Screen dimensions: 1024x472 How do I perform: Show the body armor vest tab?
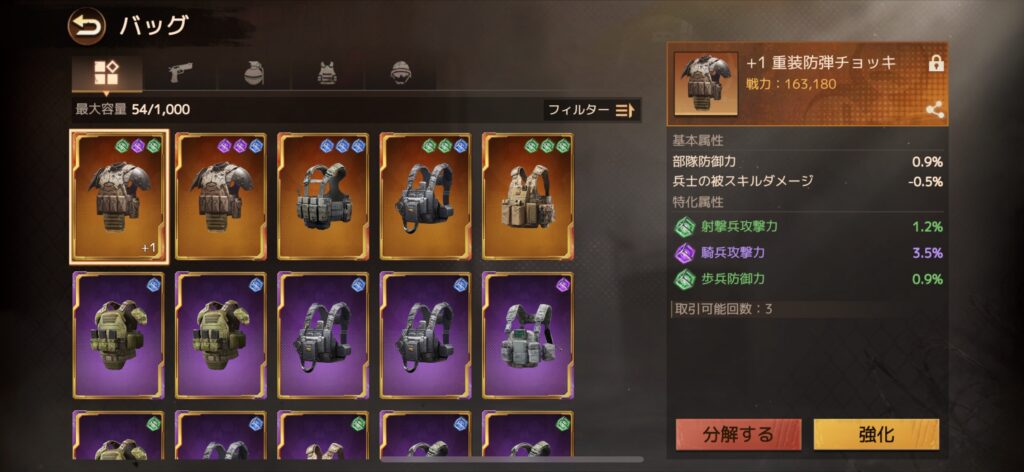[327, 73]
